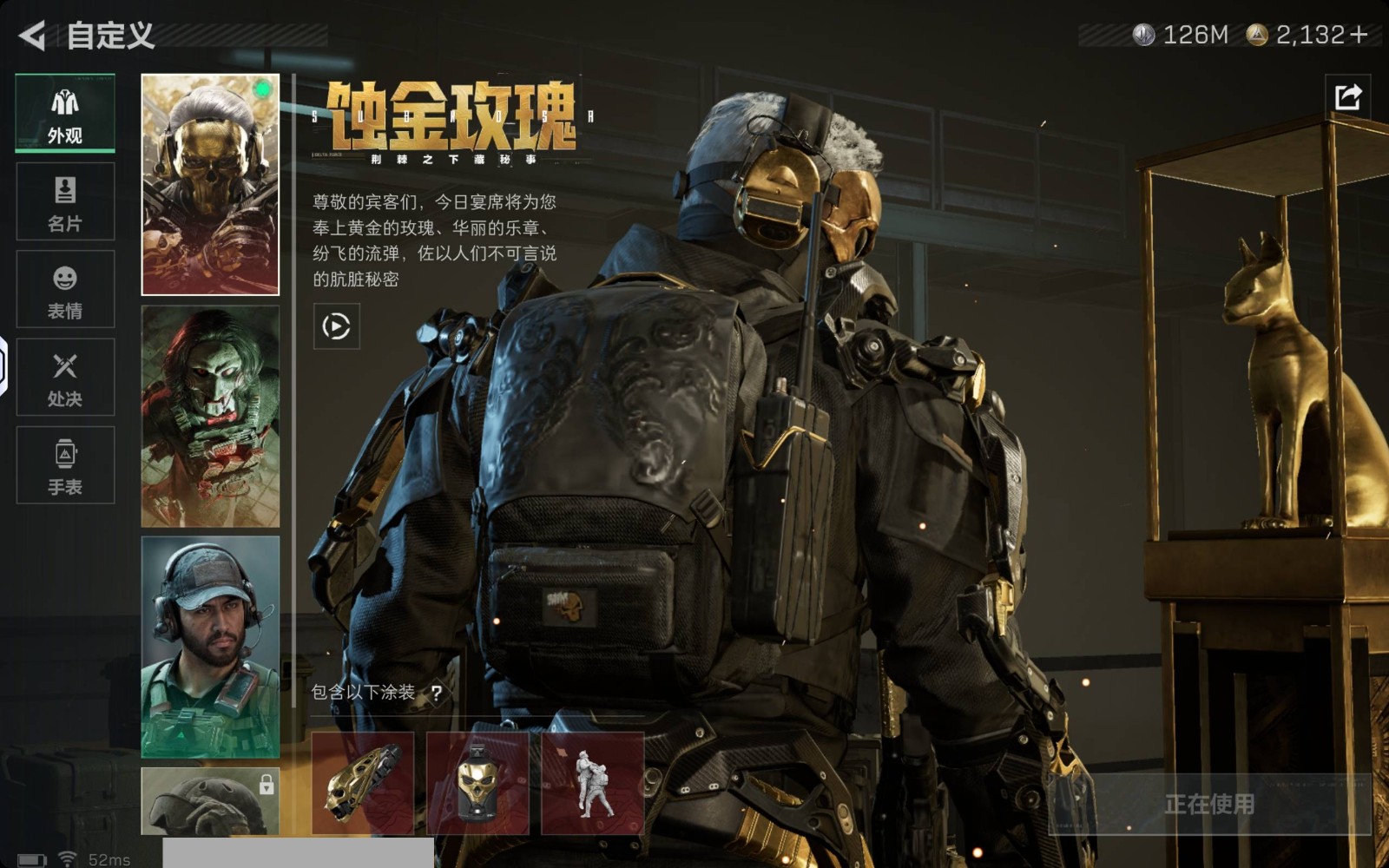Go back using the arrow beside 自定义
The height and width of the screenshot is (868, 1389).
pyautogui.click(x=32, y=36)
